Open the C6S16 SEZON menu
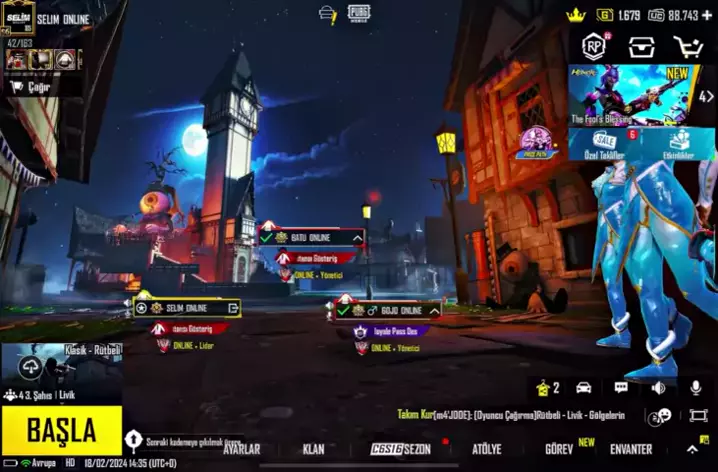The width and height of the screenshot is (718, 472). pos(400,450)
